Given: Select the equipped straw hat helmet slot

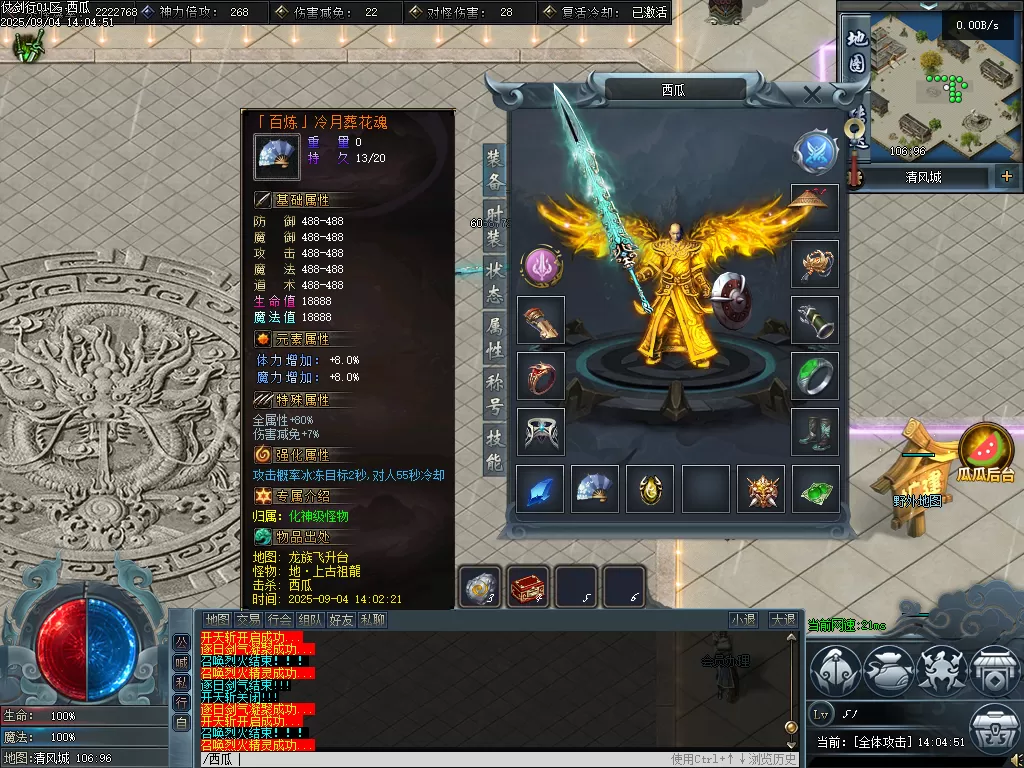Looking at the screenshot, I should (x=815, y=208).
